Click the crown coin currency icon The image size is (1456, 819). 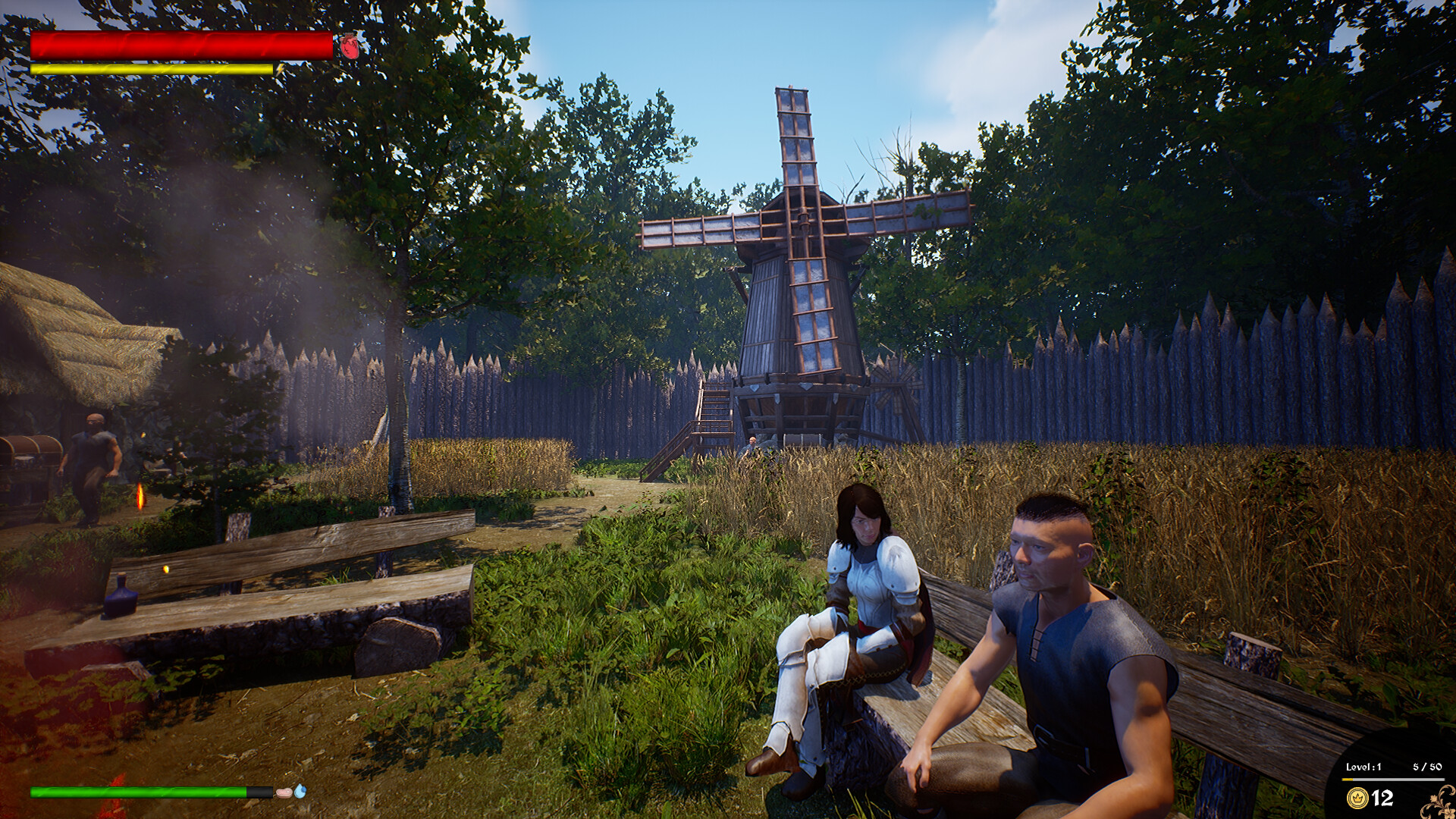point(1357,798)
